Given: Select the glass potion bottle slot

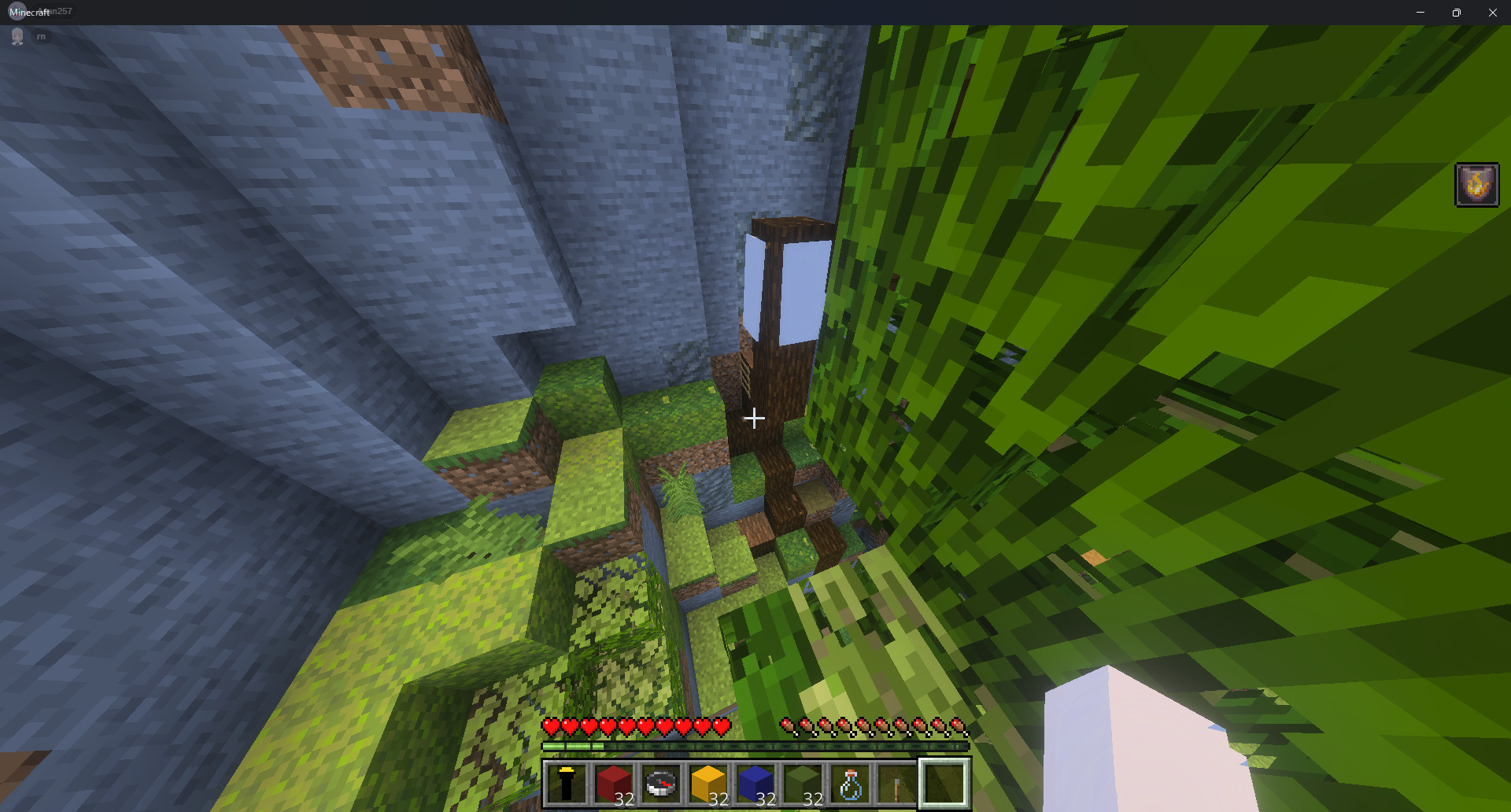Looking at the screenshot, I should pyautogui.click(x=850, y=784).
